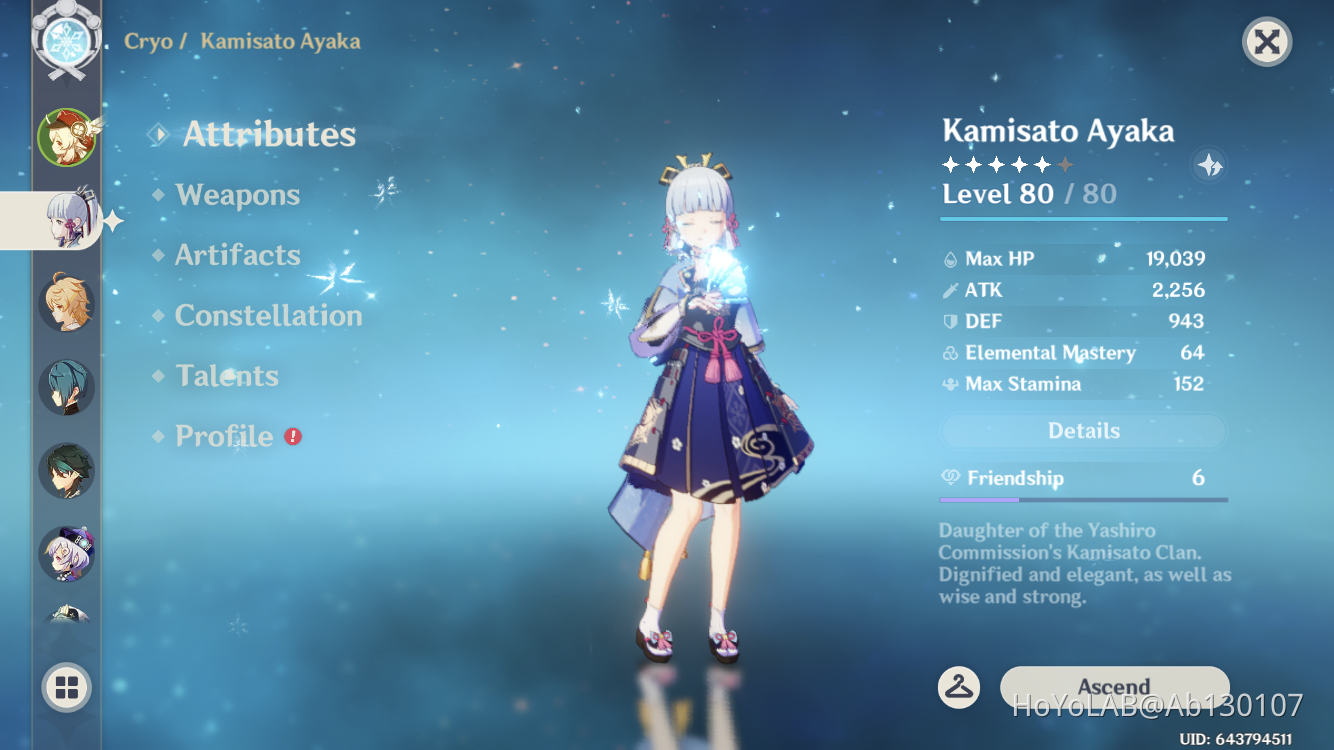The height and width of the screenshot is (750, 1334).
Task: Open the party grid menu at bottom left
Action: [x=67, y=688]
